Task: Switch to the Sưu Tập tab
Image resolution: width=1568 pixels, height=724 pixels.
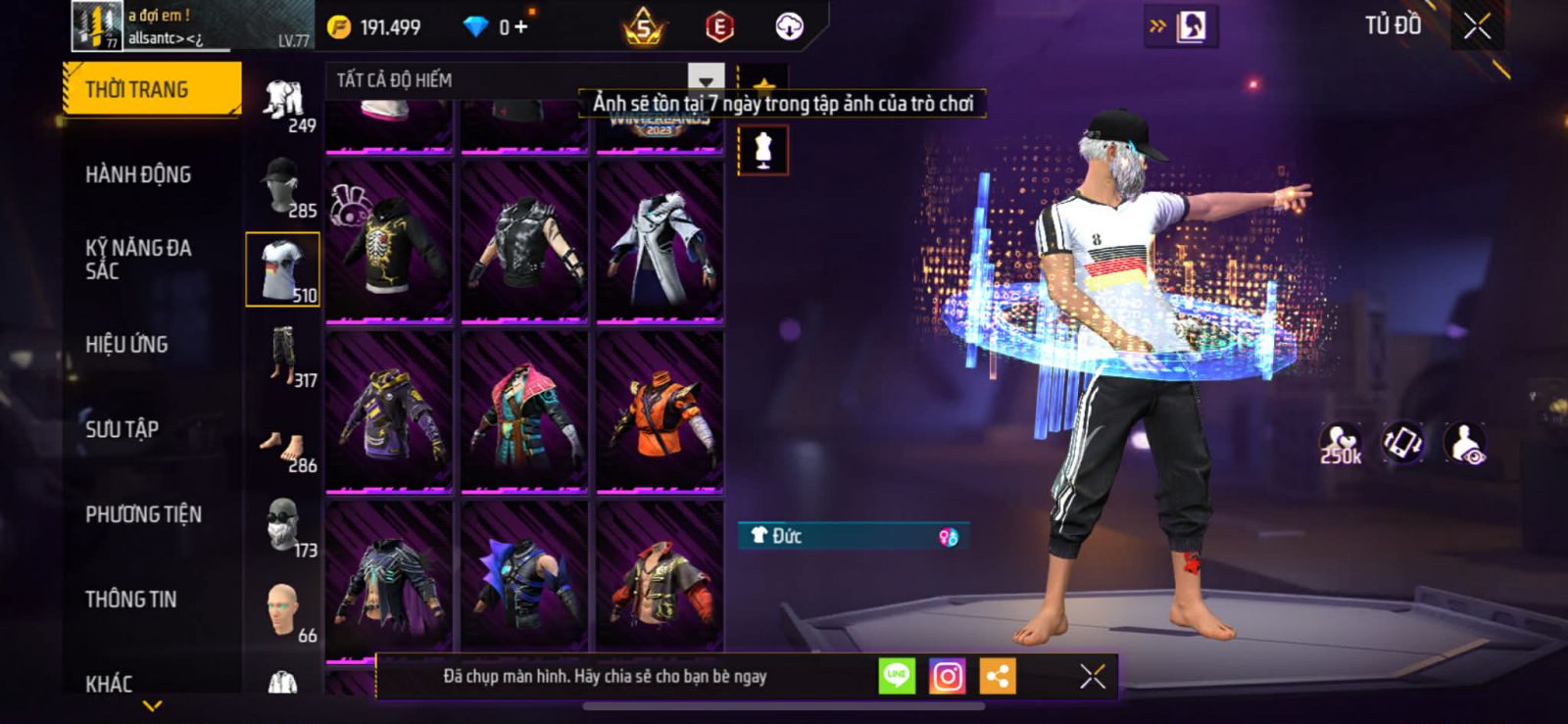Action: coord(122,429)
